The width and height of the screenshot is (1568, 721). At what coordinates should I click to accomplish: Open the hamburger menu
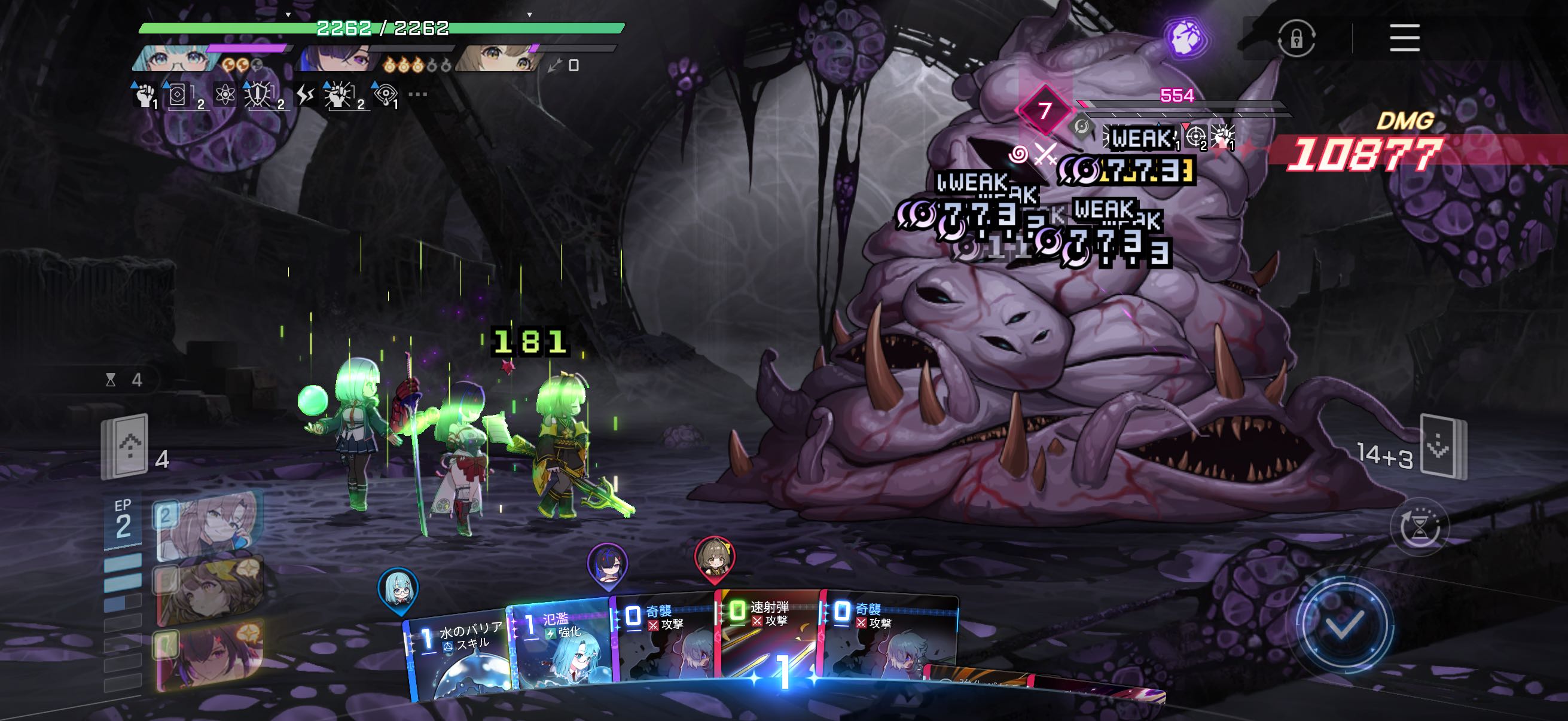1404,38
